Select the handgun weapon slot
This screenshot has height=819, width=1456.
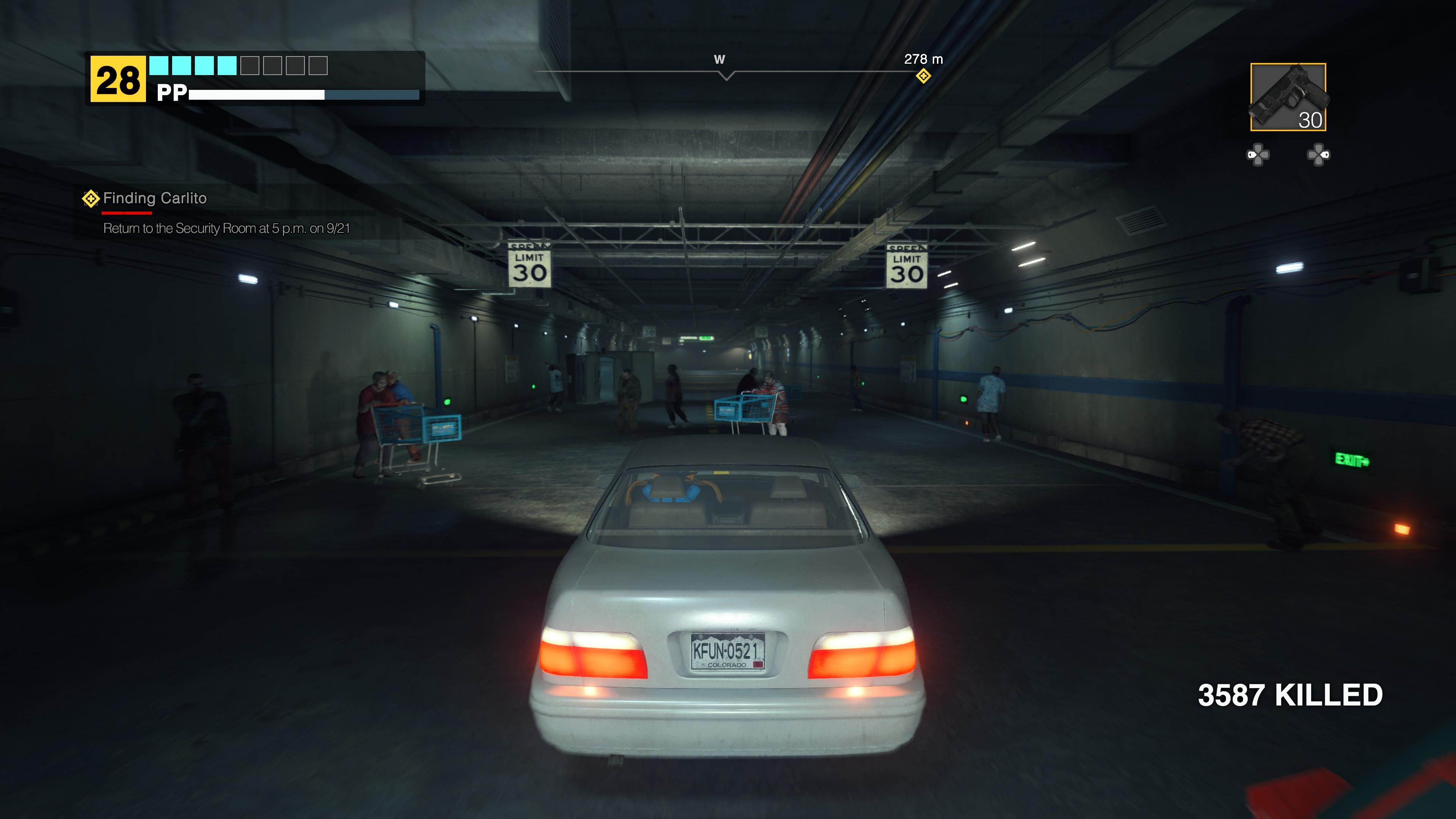point(1288,97)
